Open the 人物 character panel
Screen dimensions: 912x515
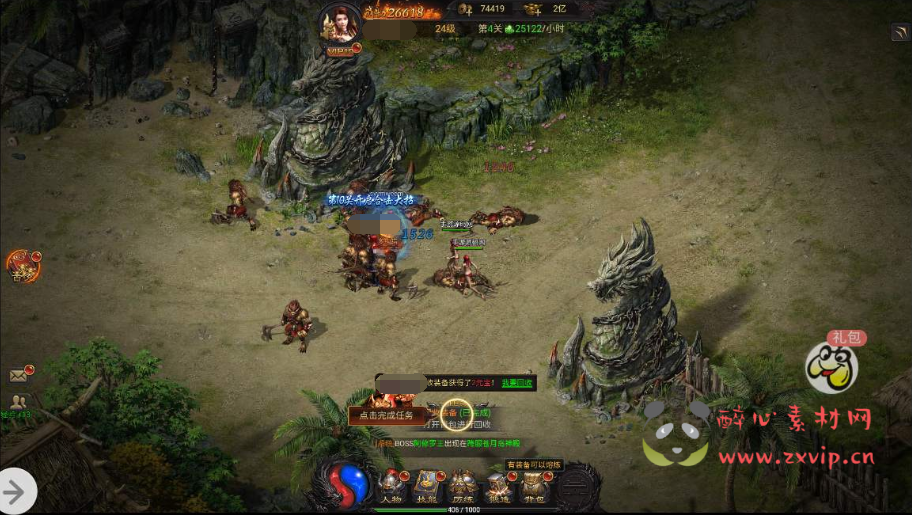point(390,488)
